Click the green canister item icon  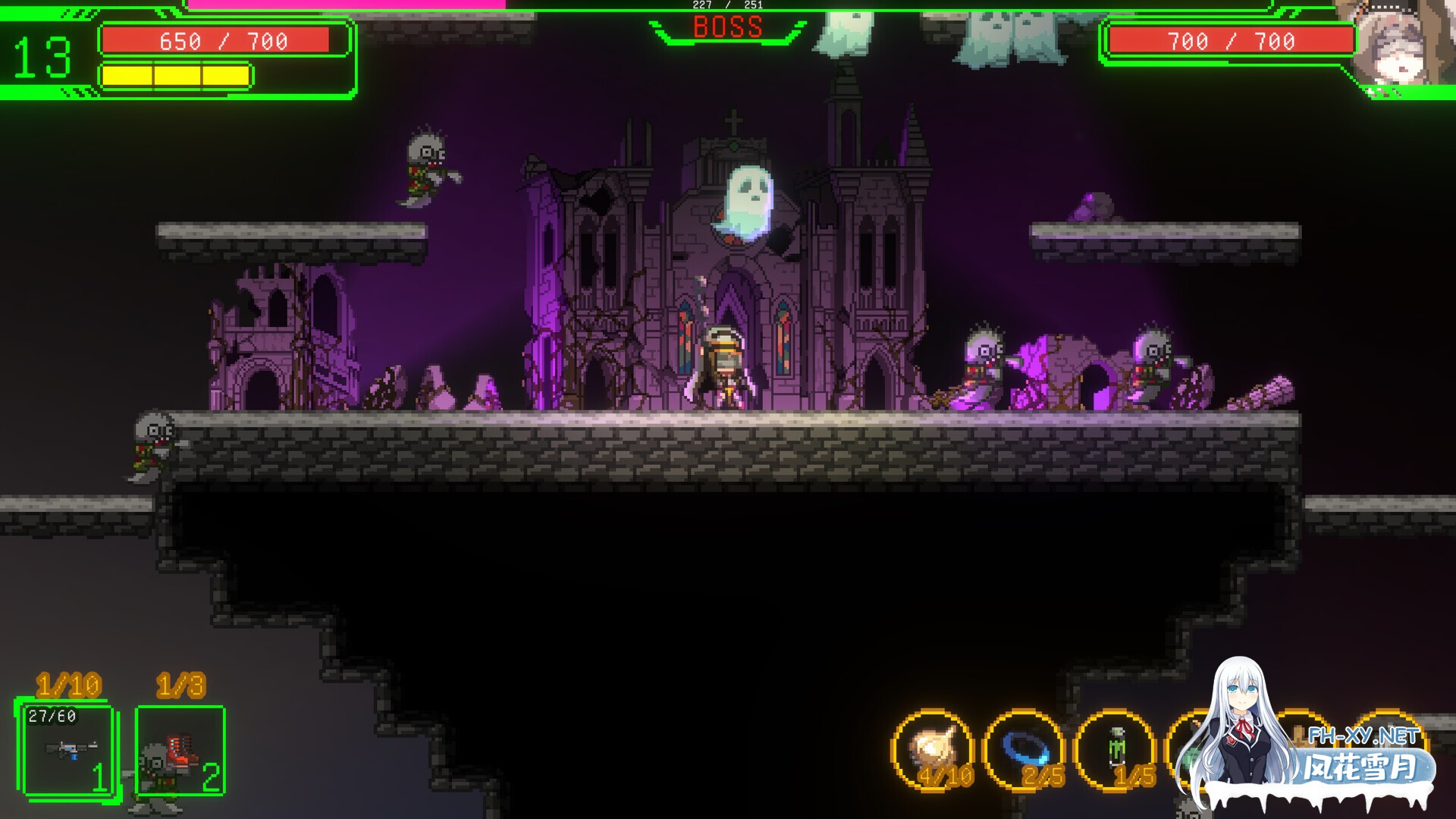(x=1116, y=749)
